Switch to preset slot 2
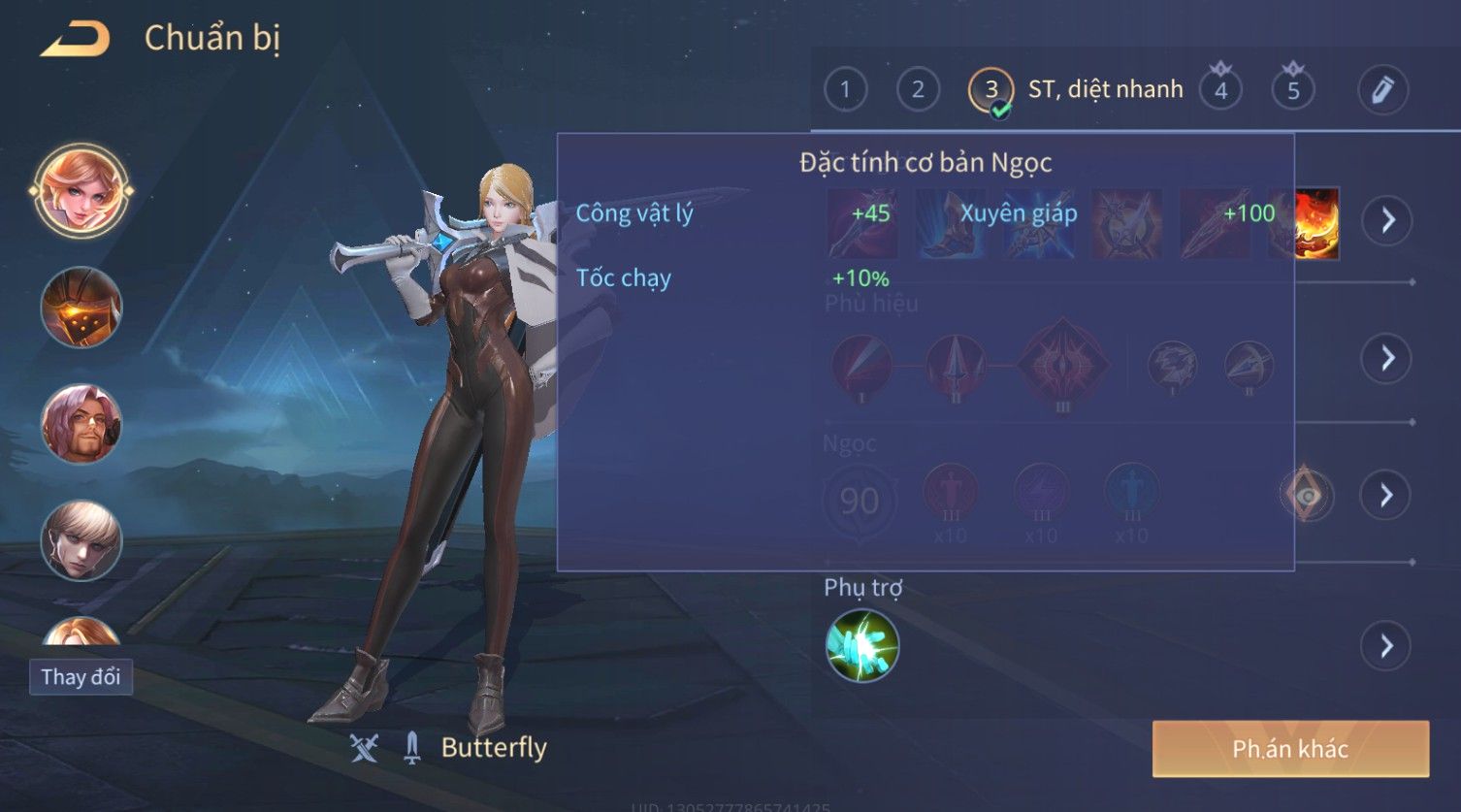This screenshot has width=1461, height=812. tap(918, 90)
